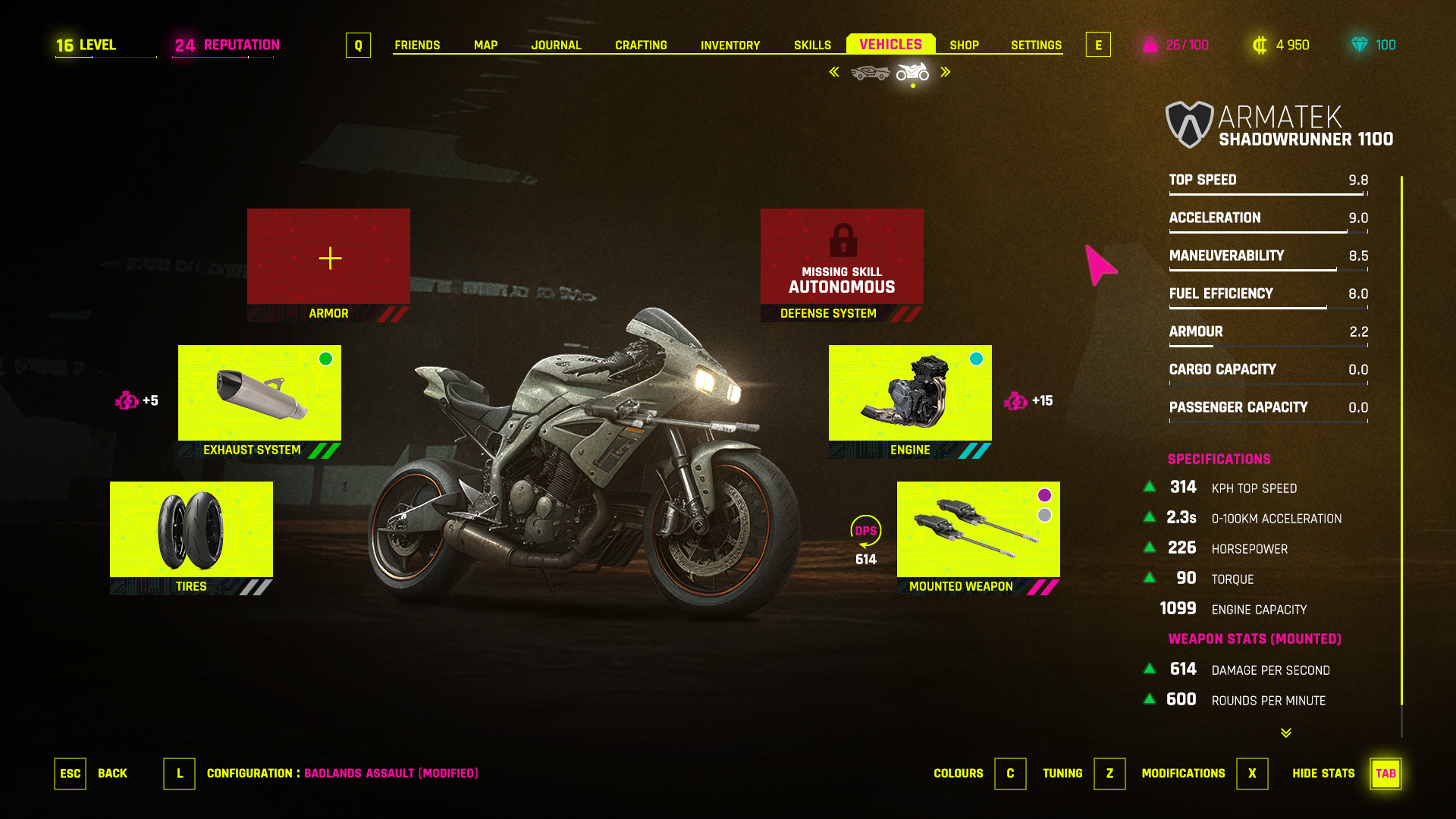The width and height of the screenshot is (1456, 819).
Task: Open the Shop tab
Action: coord(964,45)
